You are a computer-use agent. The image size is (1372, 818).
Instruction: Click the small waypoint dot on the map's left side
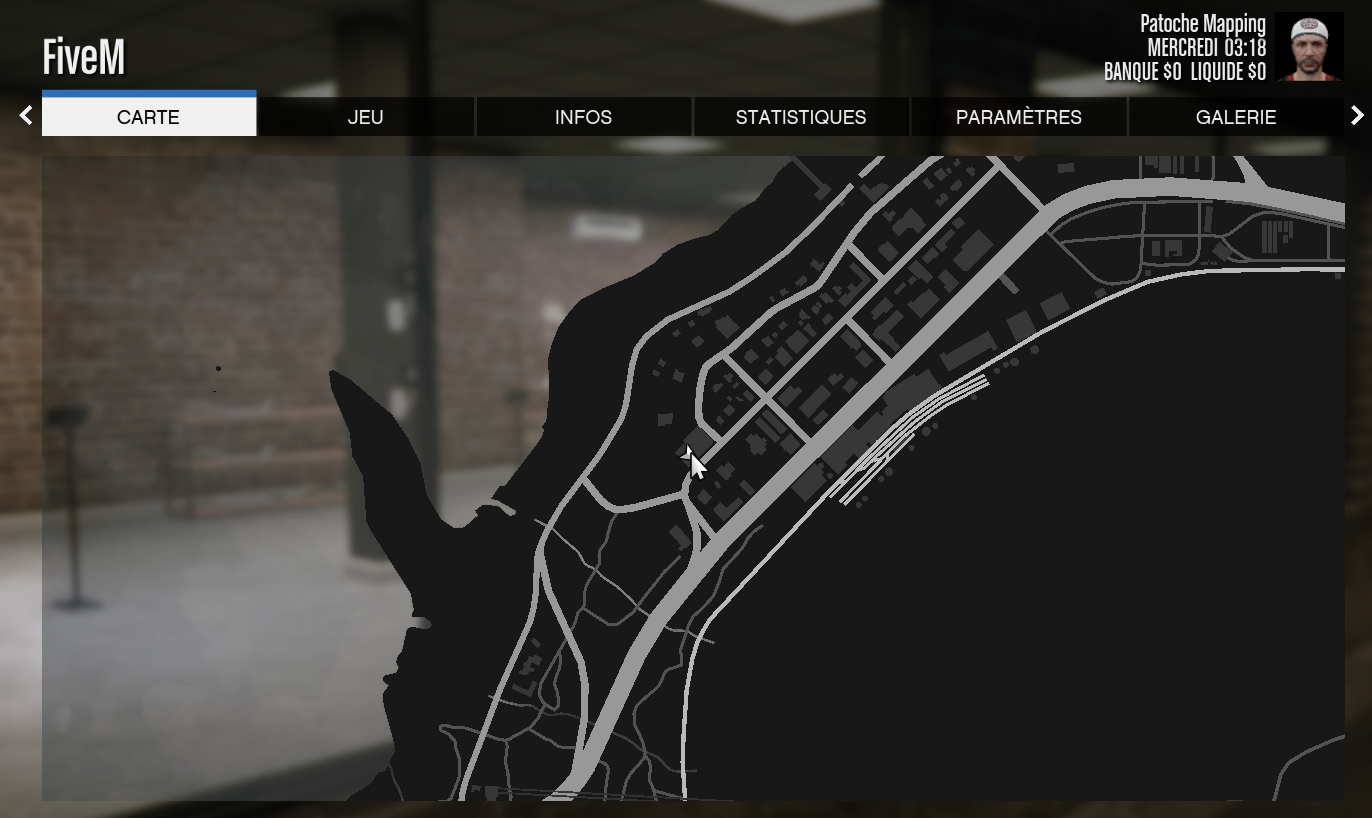pyautogui.click(x=219, y=368)
